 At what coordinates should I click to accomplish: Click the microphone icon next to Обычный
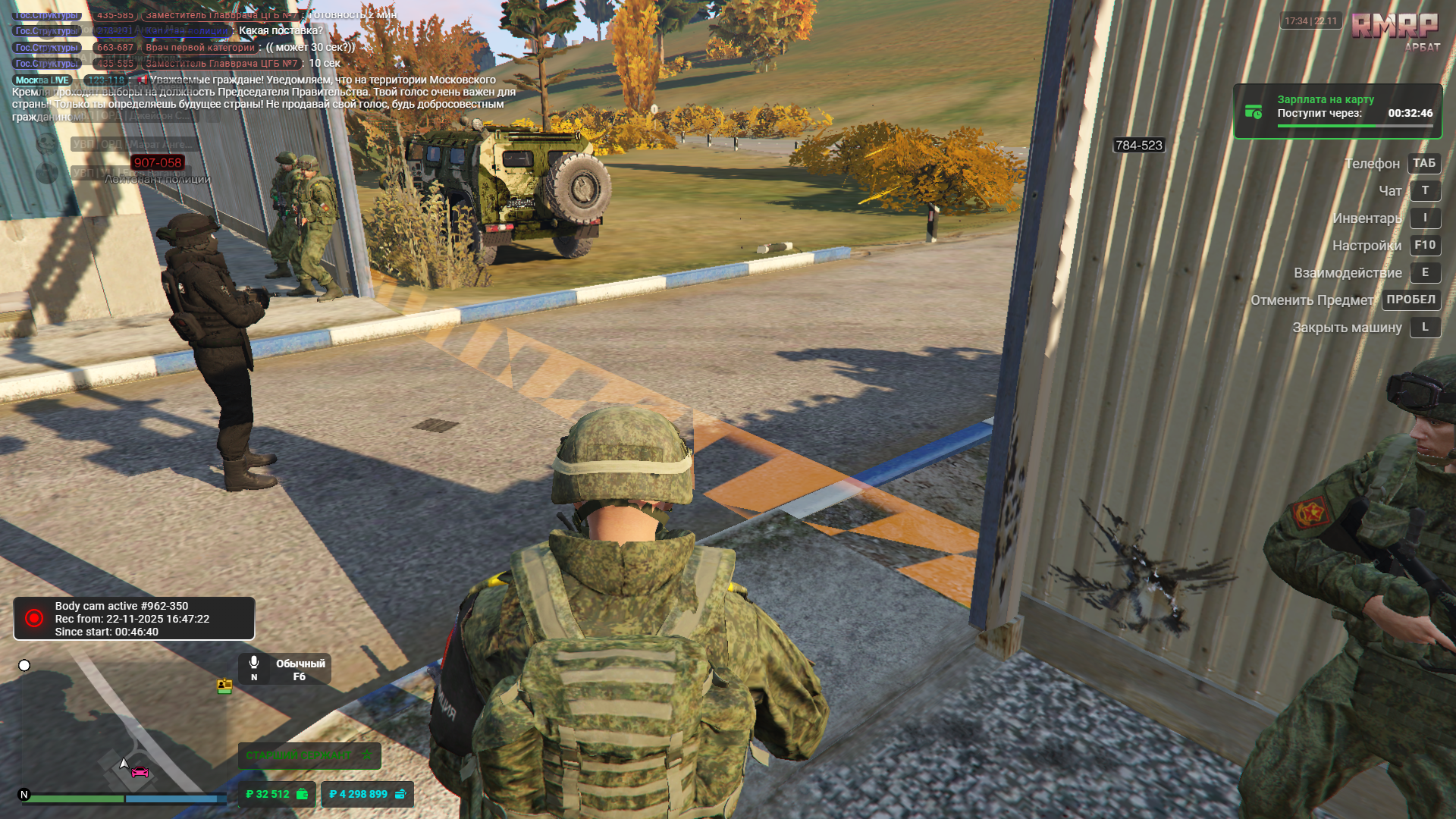(x=254, y=662)
